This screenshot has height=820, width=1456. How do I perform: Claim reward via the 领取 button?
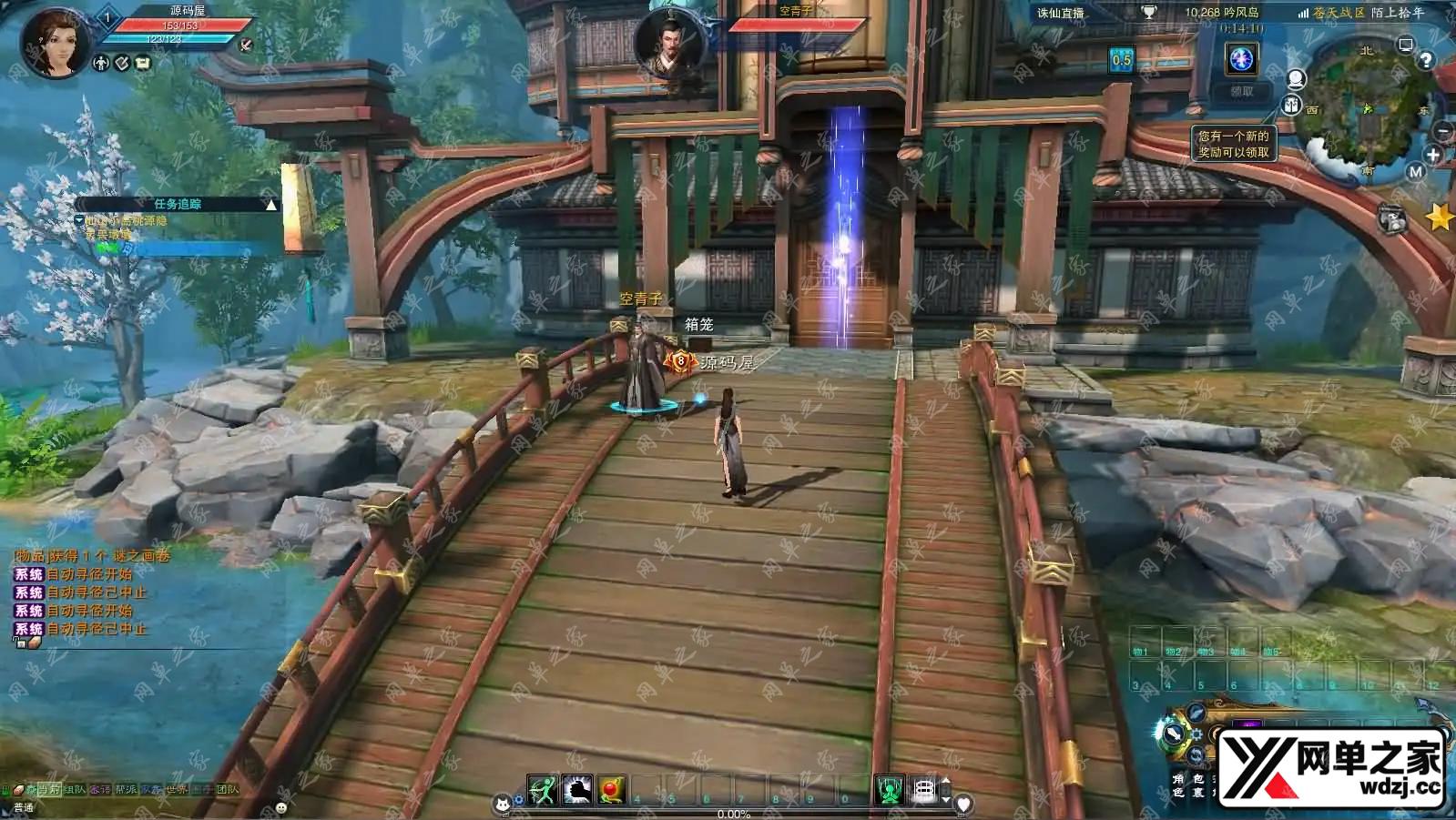(x=1242, y=91)
